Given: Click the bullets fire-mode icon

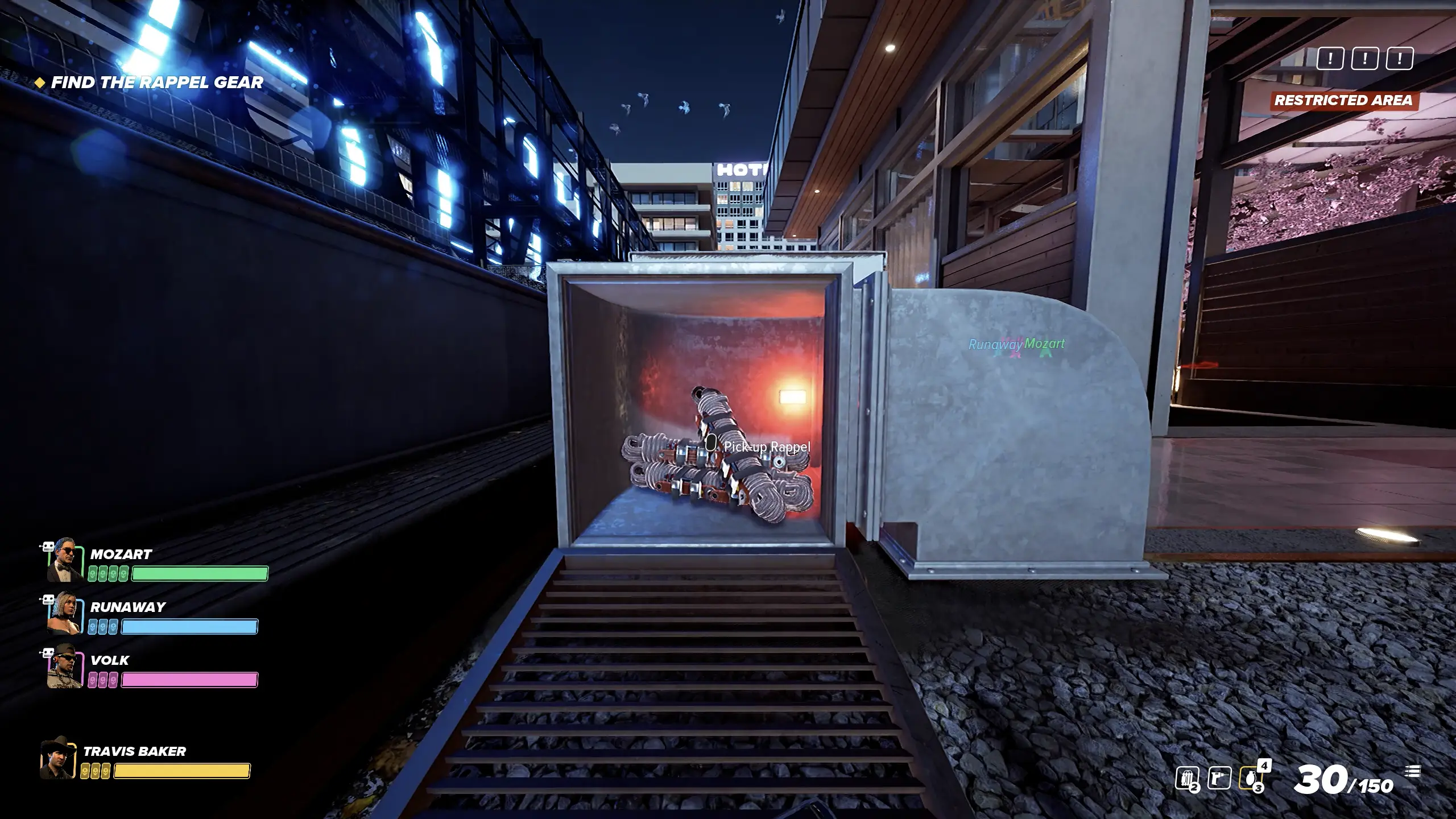Looking at the screenshot, I should pos(1414,772).
